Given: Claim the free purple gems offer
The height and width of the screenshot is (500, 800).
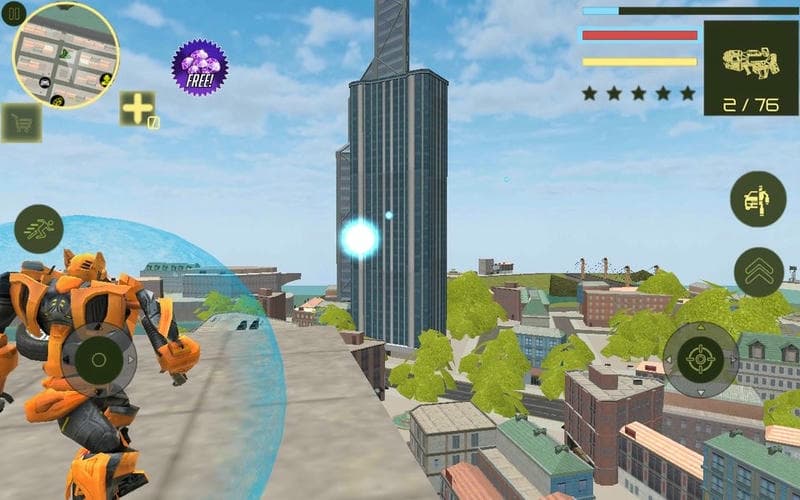Looking at the screenshot, I should click(x=199, y=67).
